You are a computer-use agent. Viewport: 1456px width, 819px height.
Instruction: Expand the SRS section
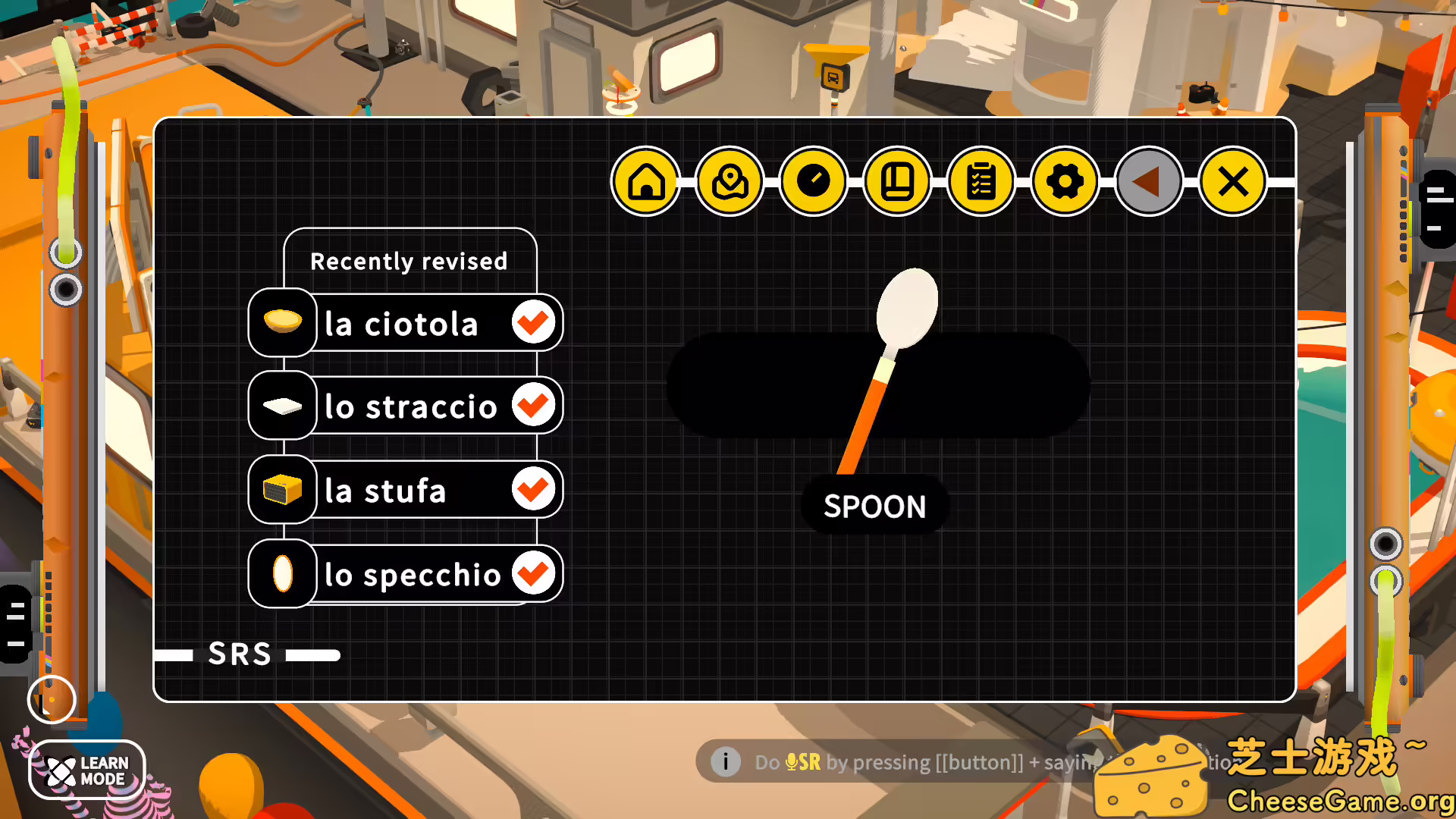pos(241,653)
